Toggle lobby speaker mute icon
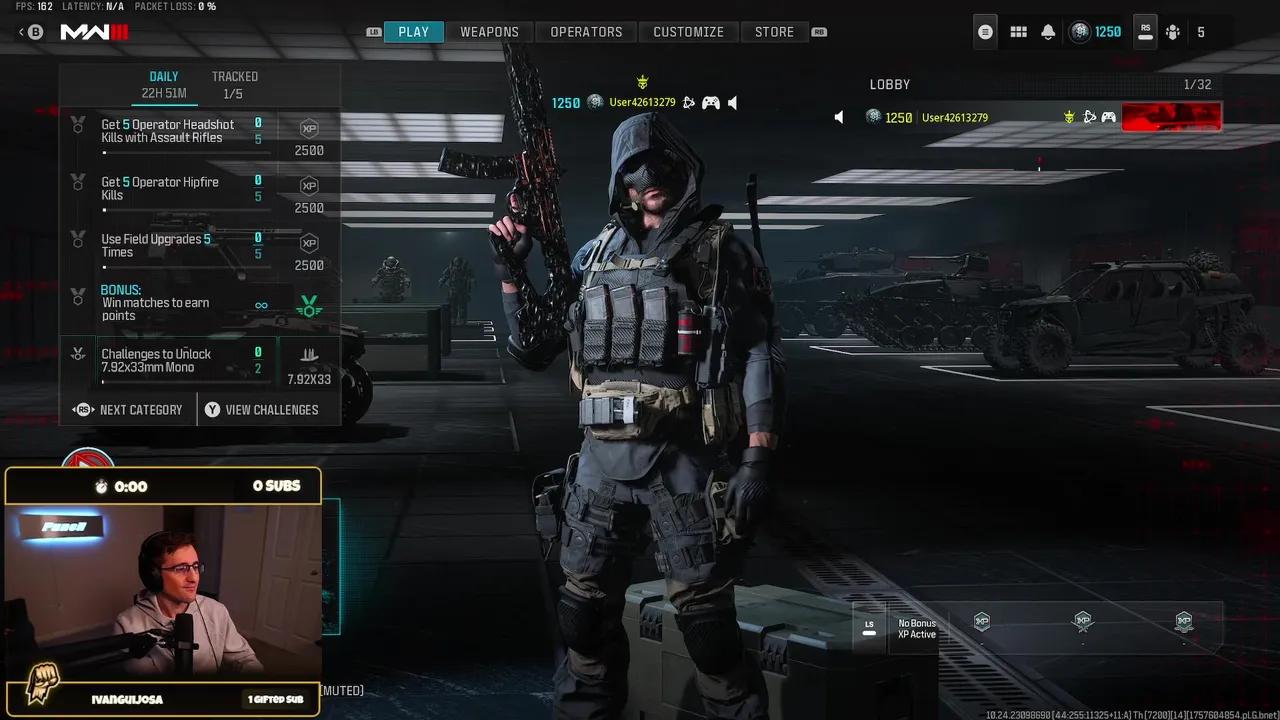 point(839,118)
